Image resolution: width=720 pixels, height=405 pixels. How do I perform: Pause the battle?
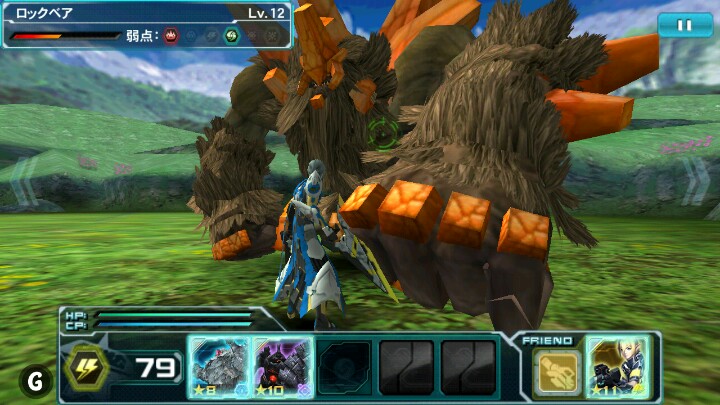[x=685, y=25]
